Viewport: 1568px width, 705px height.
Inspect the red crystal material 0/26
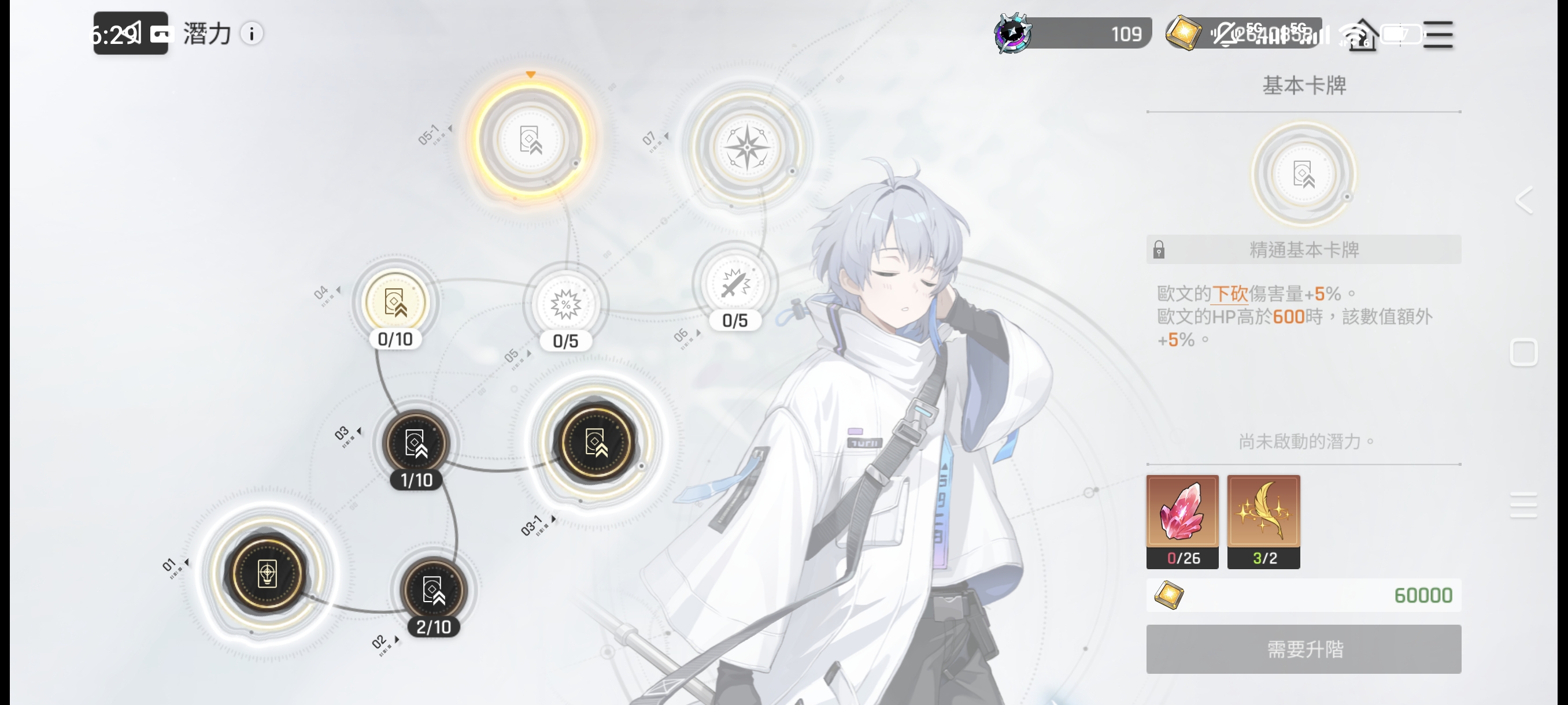[x=1182, y=521]
